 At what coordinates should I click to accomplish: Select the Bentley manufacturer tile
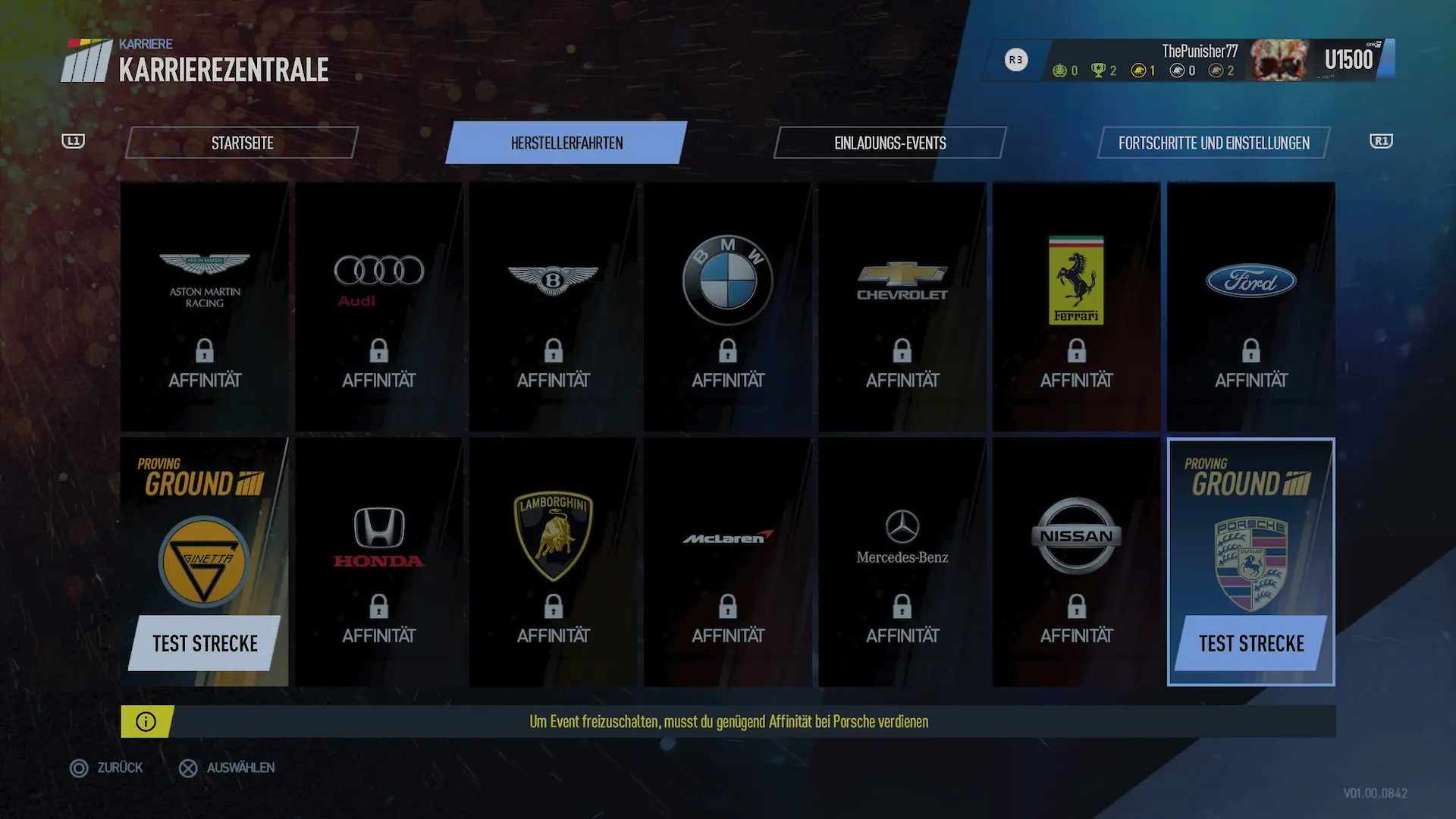tap(554, 307)
